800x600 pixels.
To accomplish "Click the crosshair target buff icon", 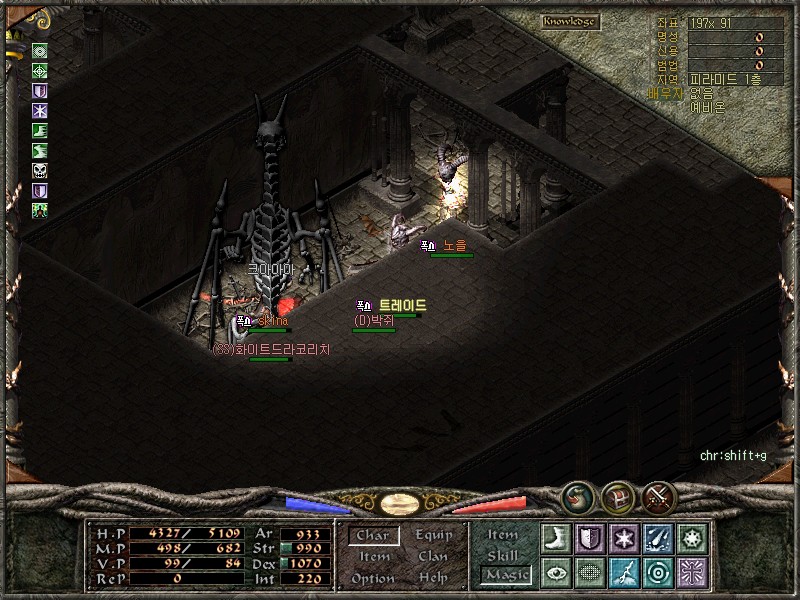I will (x=40, y=70).
